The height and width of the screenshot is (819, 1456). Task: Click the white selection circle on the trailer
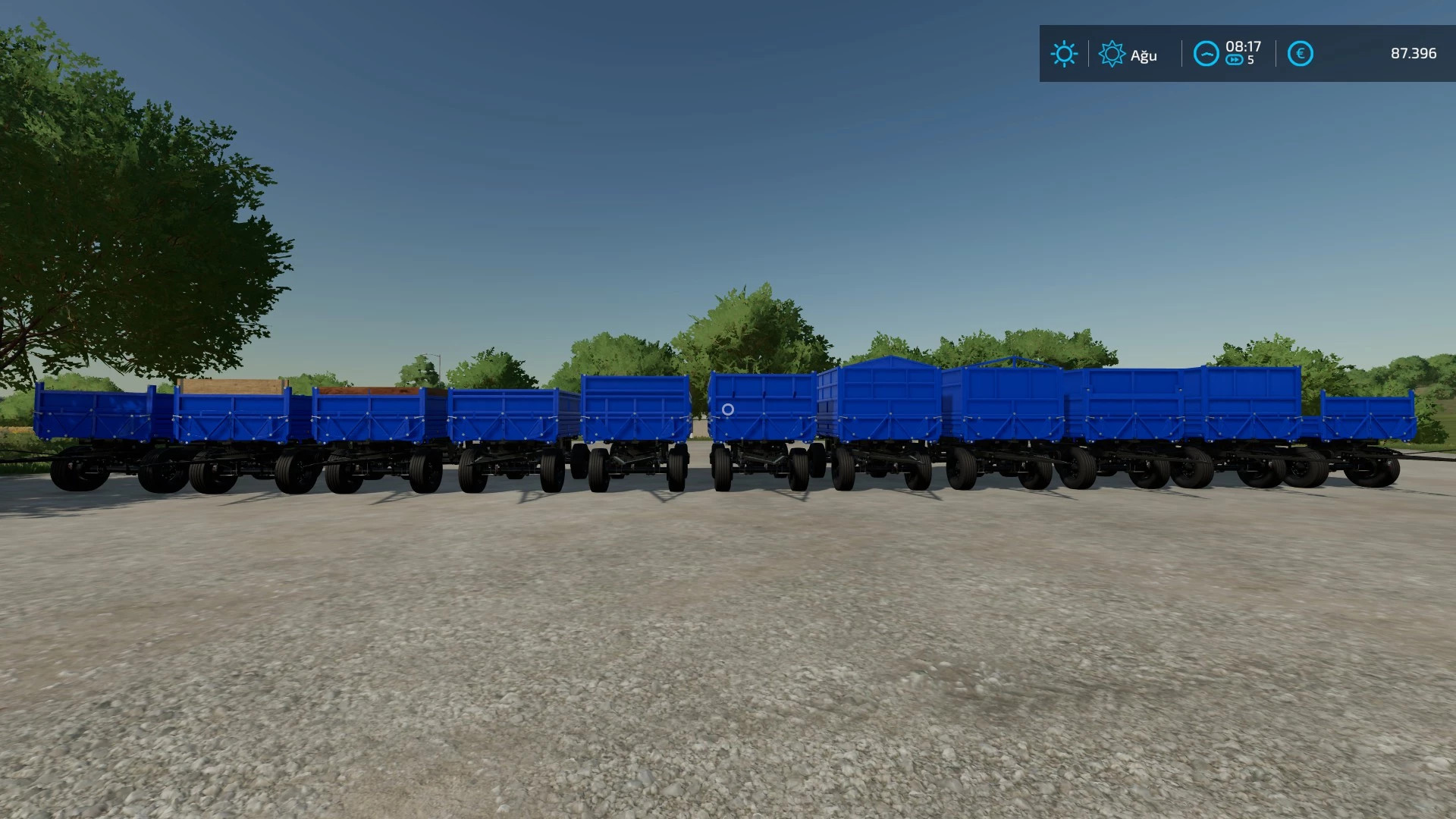point(730,409)
